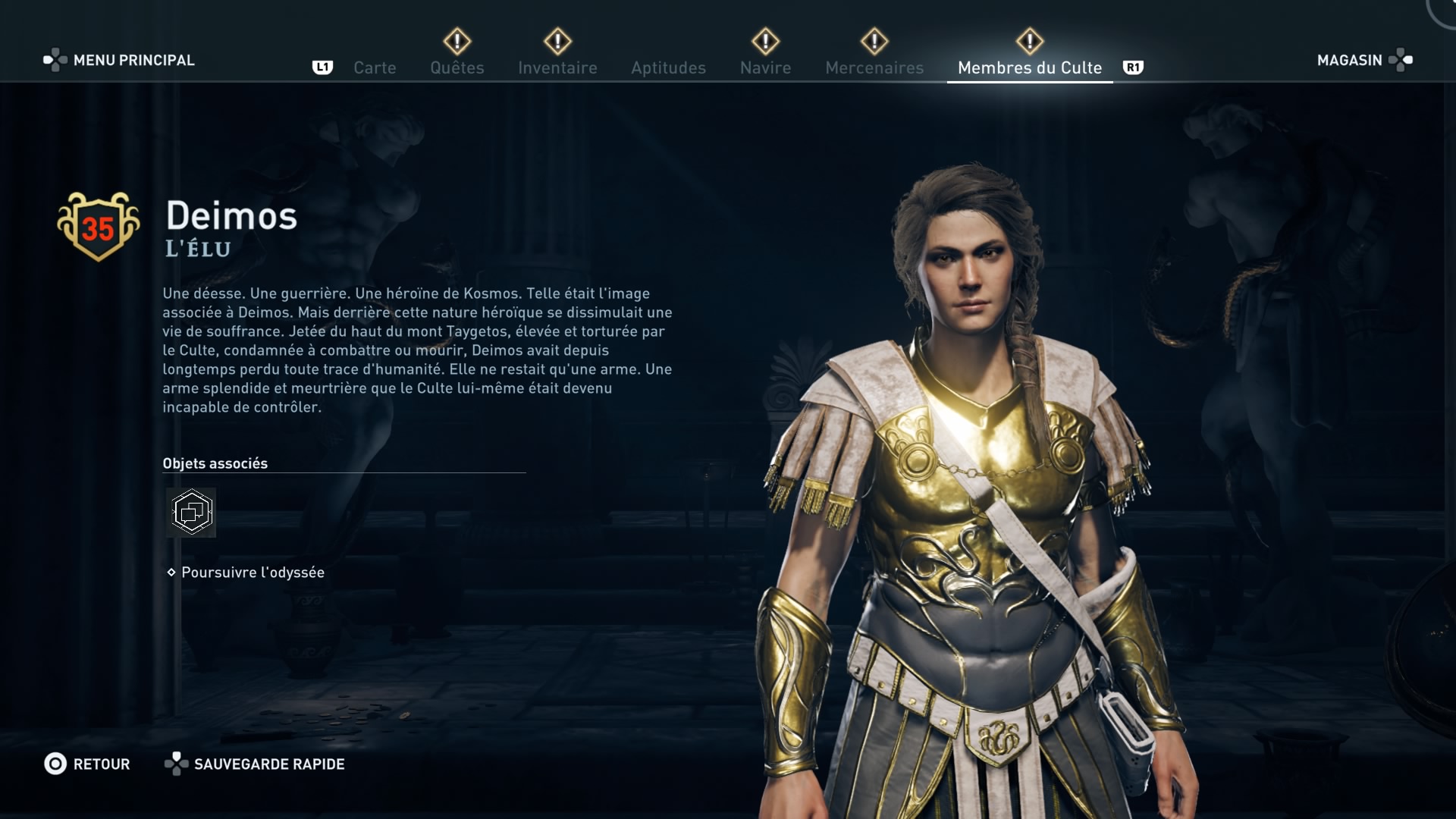This screenshot has height=819, width=1456.
Task: Activate Sauvegarde Rapide quick save
Action: click(255, 764)
